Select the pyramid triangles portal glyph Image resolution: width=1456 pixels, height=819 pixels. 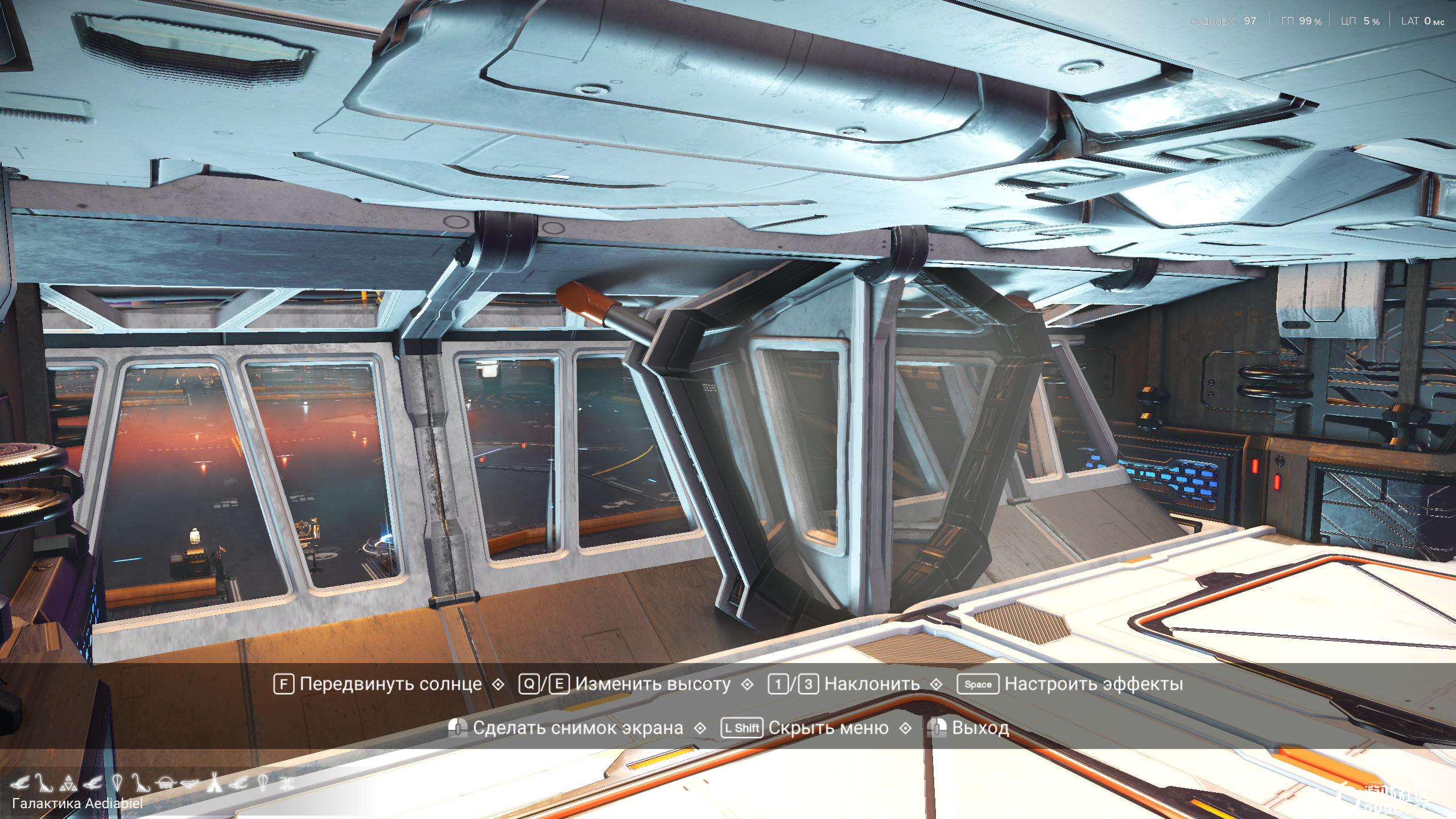pos(68,783)
